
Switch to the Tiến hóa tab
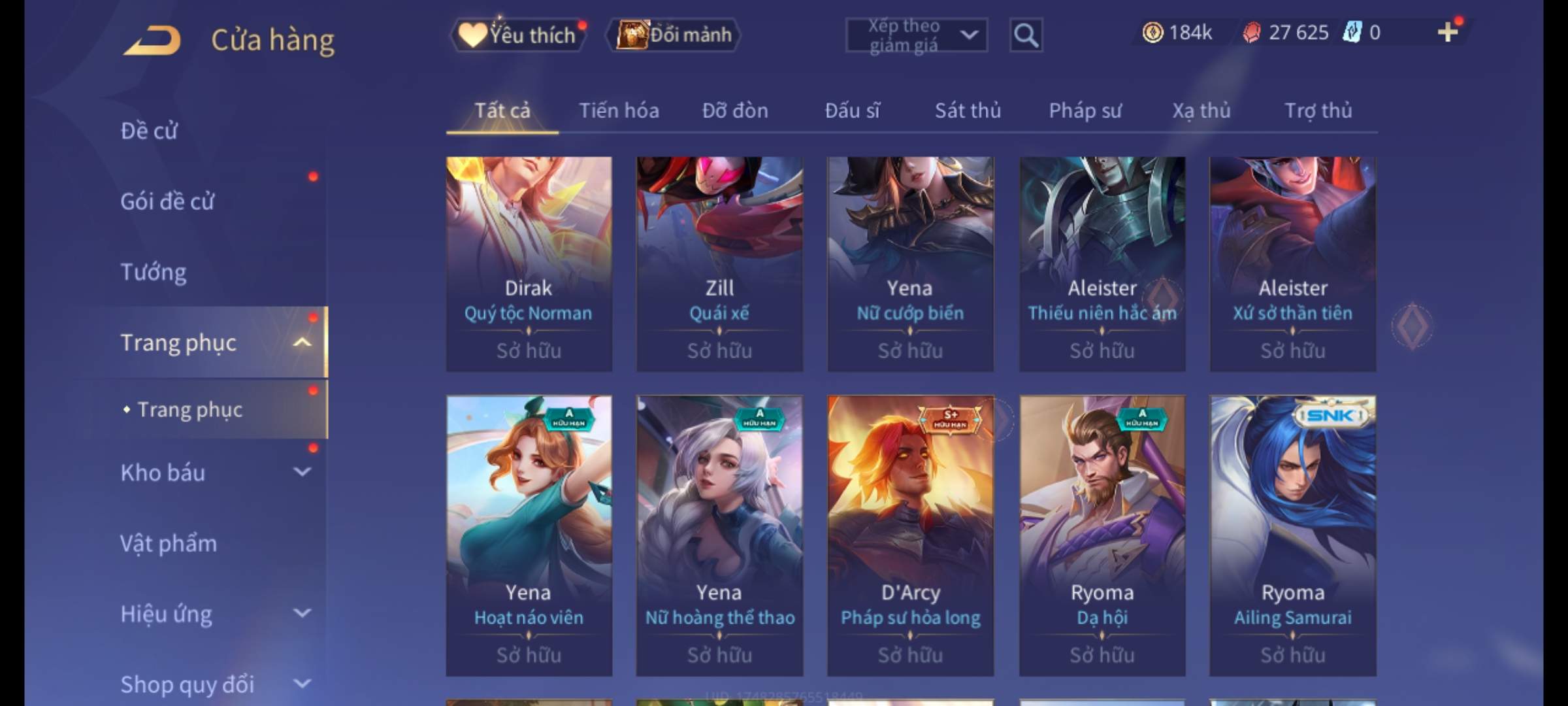pyautogui.click(x=619, y=110)
